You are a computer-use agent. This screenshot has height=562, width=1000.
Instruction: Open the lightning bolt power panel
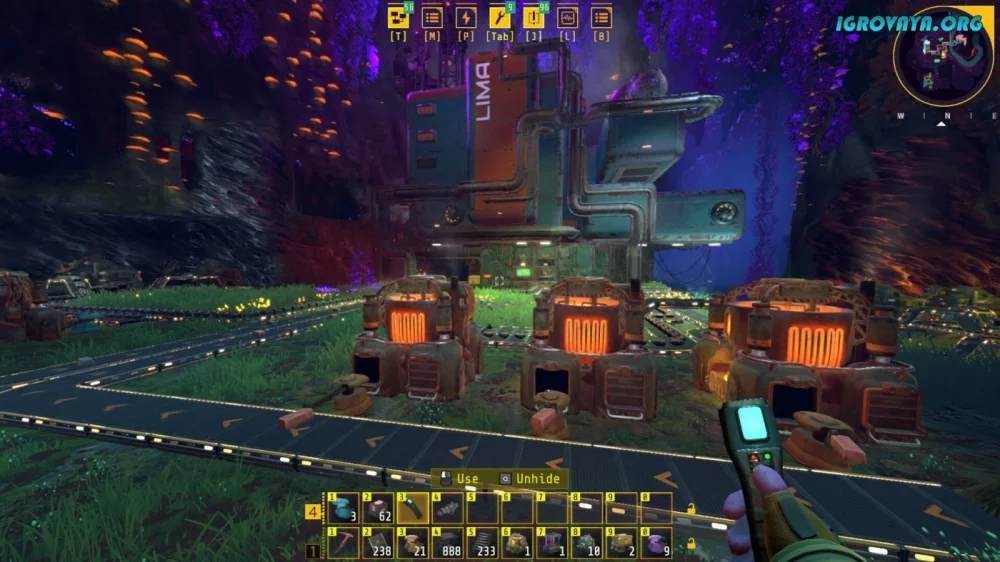click(466, 17)
